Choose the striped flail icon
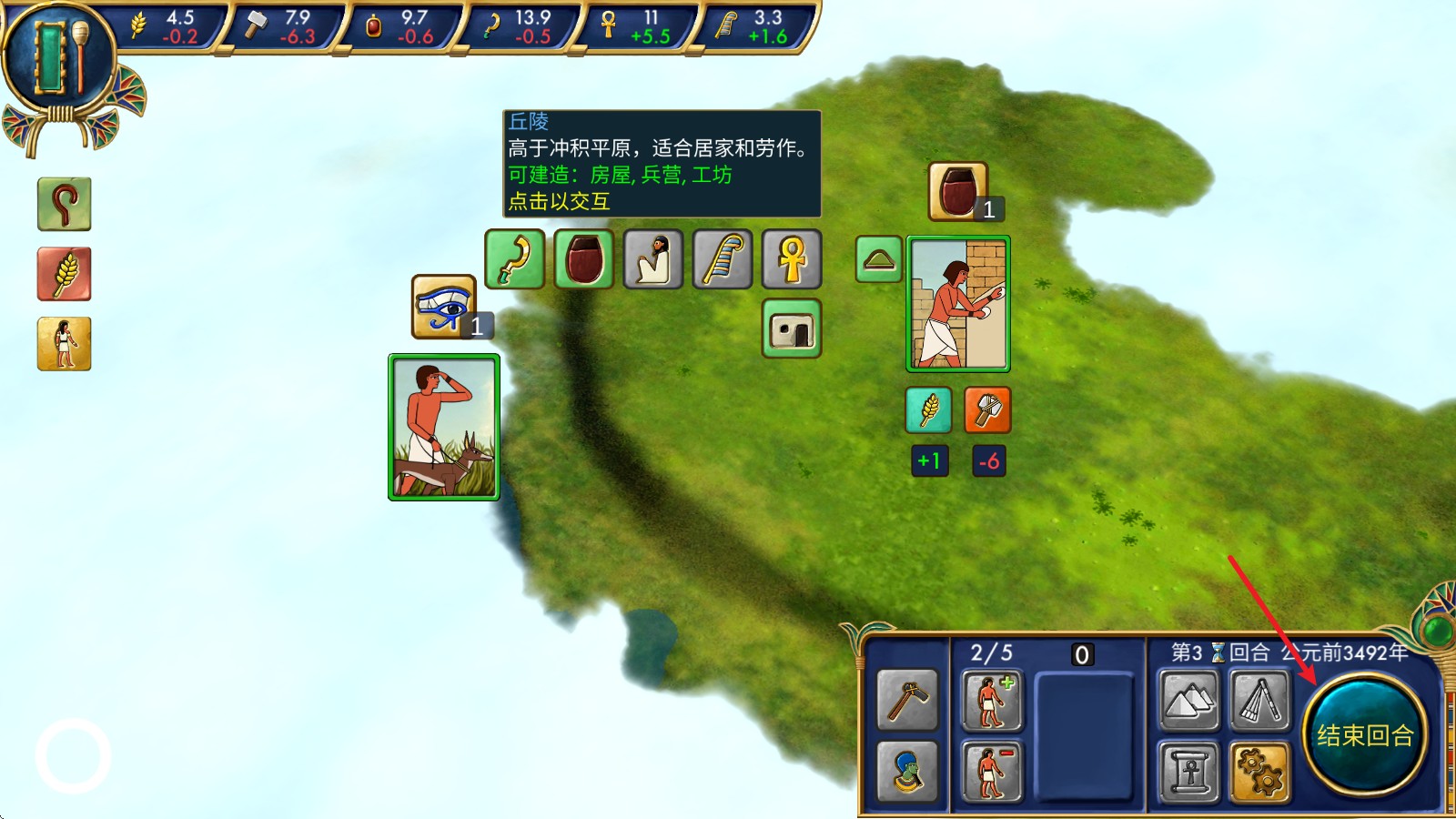This screenshot has width=1456, height=819. point(723,259)
